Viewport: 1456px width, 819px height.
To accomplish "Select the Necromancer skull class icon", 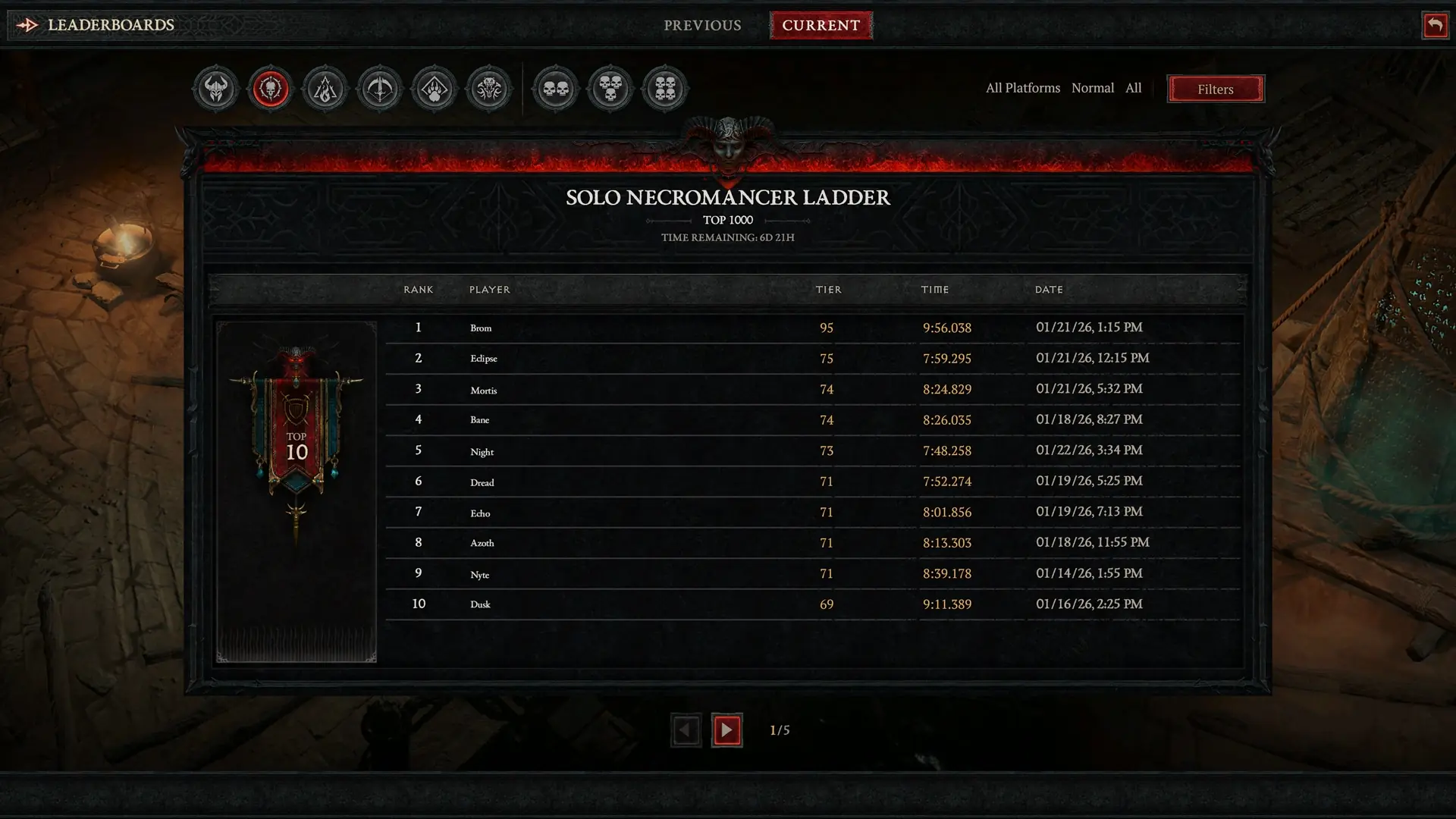I will (271, 88).
